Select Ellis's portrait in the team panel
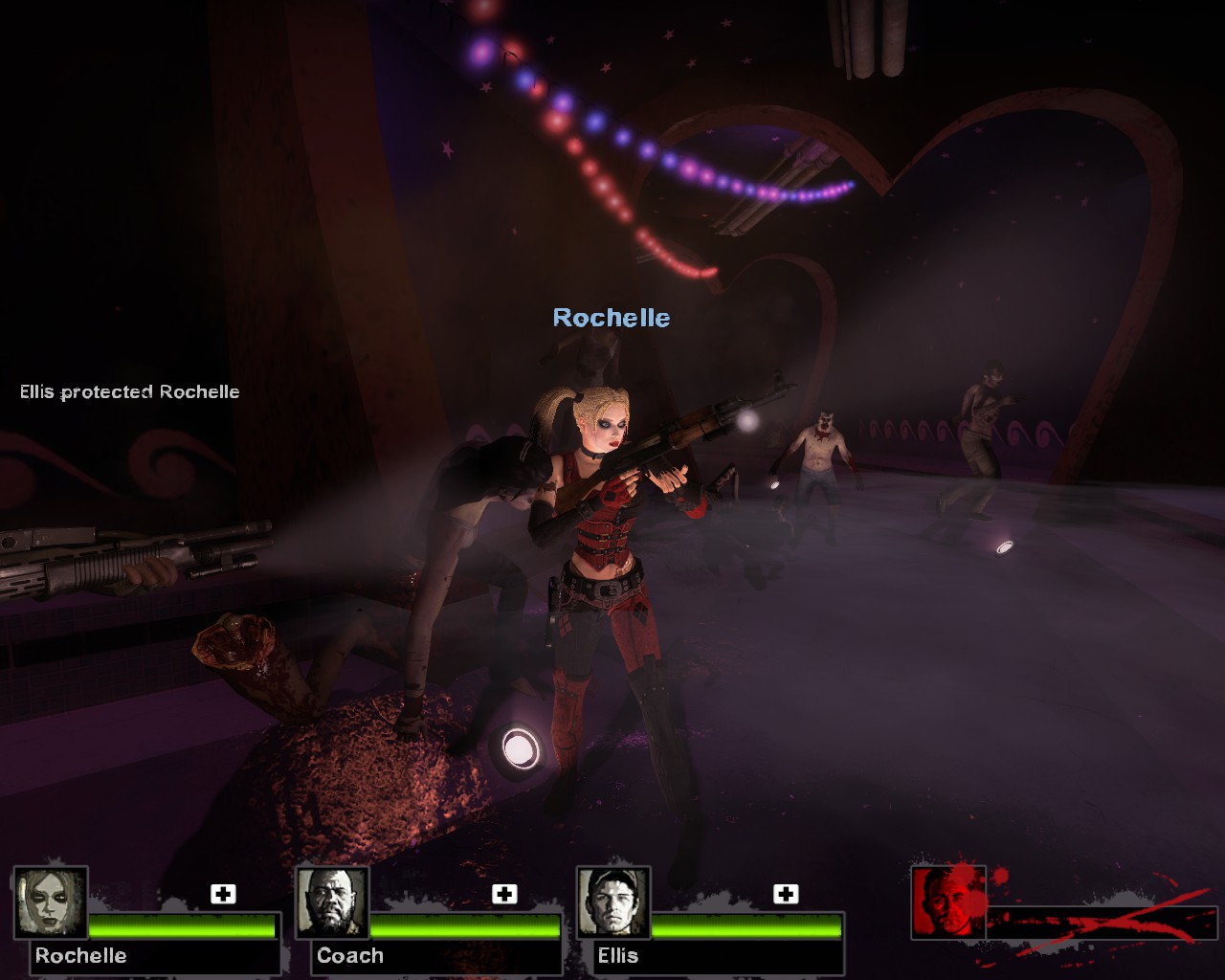This screenshot has height=980, width=1225. tap(613, 902)
